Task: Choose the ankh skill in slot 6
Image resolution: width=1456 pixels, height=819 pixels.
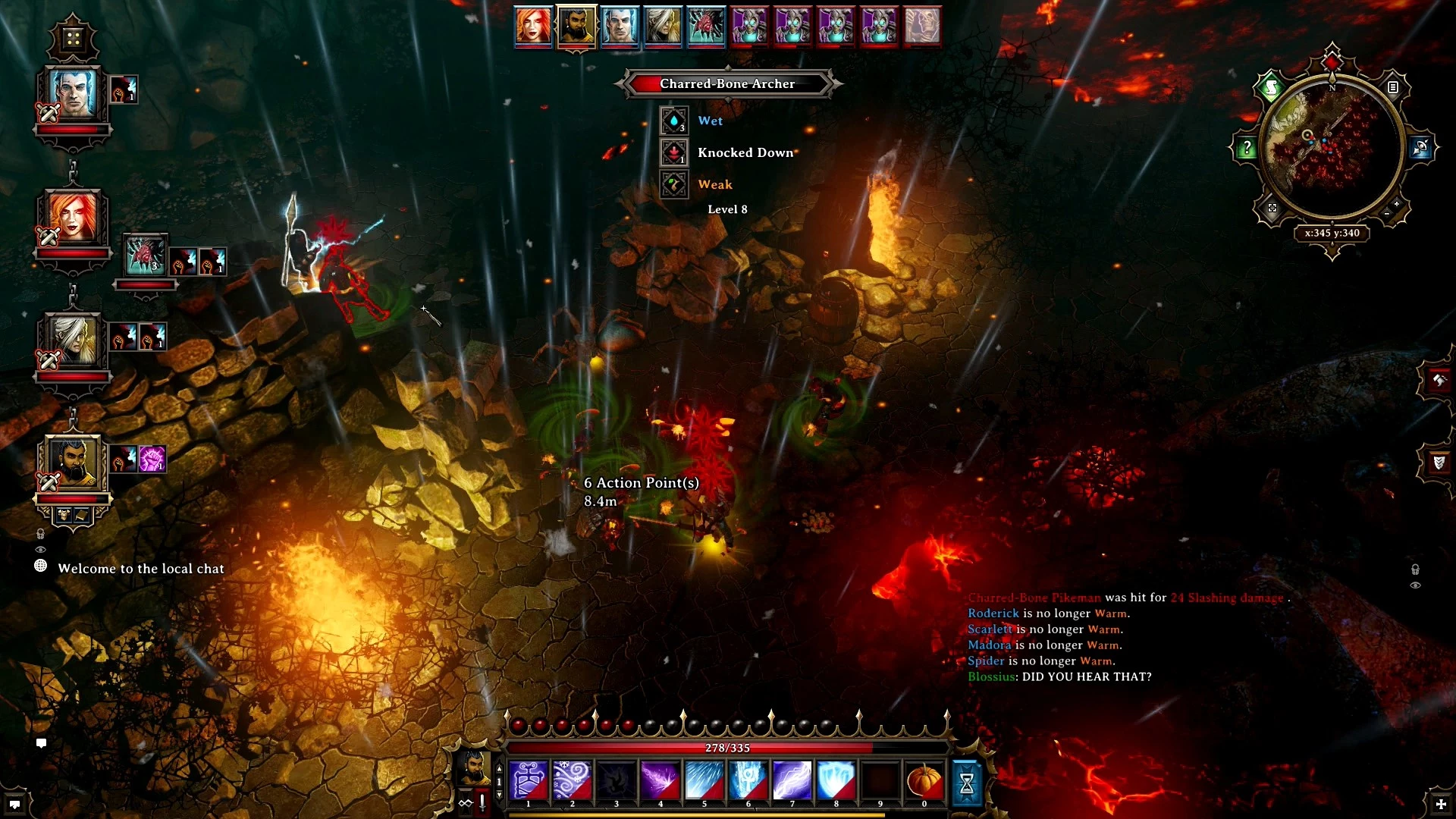Action: click(748, 781)
